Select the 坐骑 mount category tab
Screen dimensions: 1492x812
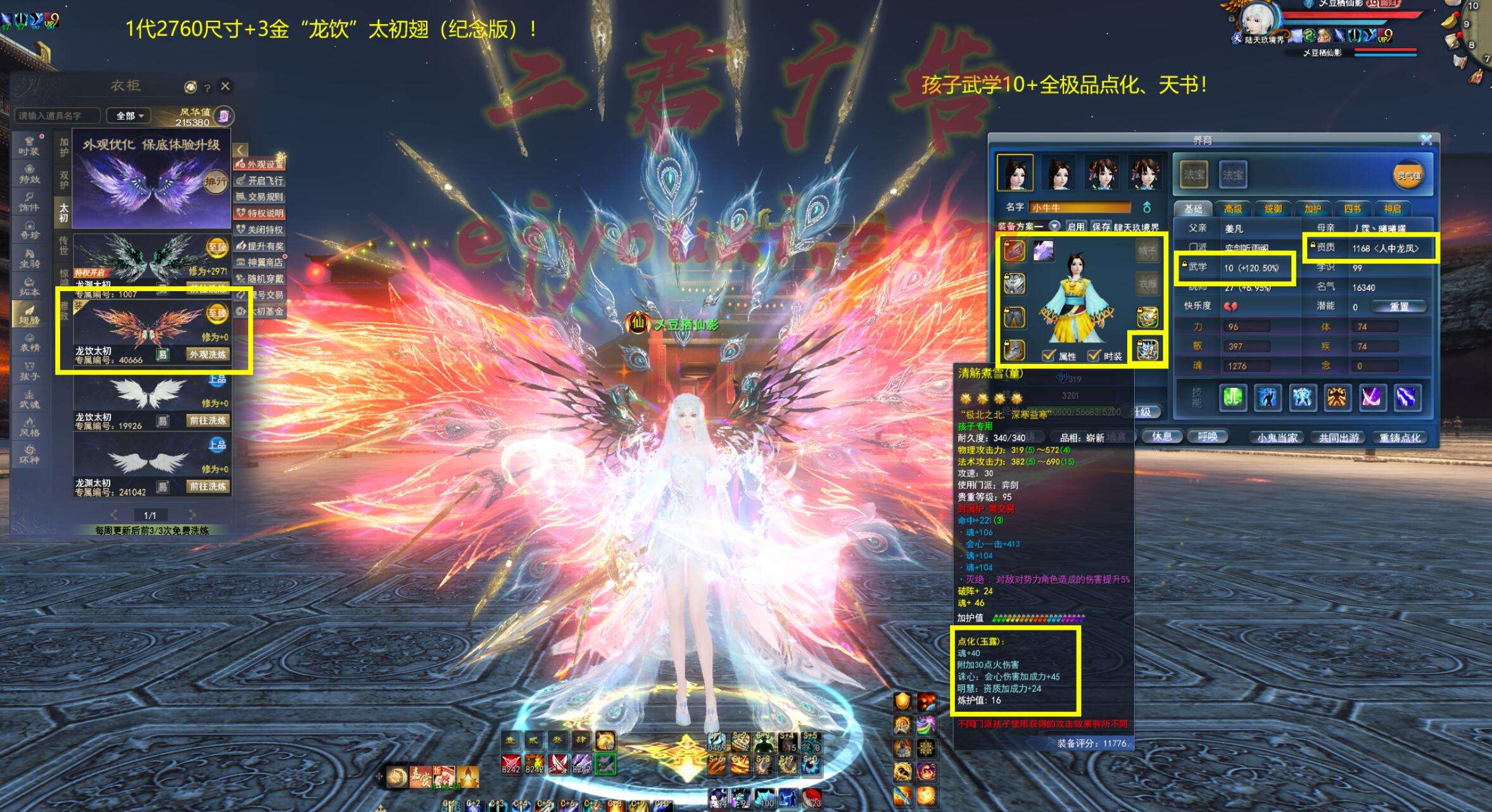tap(29, 258)
